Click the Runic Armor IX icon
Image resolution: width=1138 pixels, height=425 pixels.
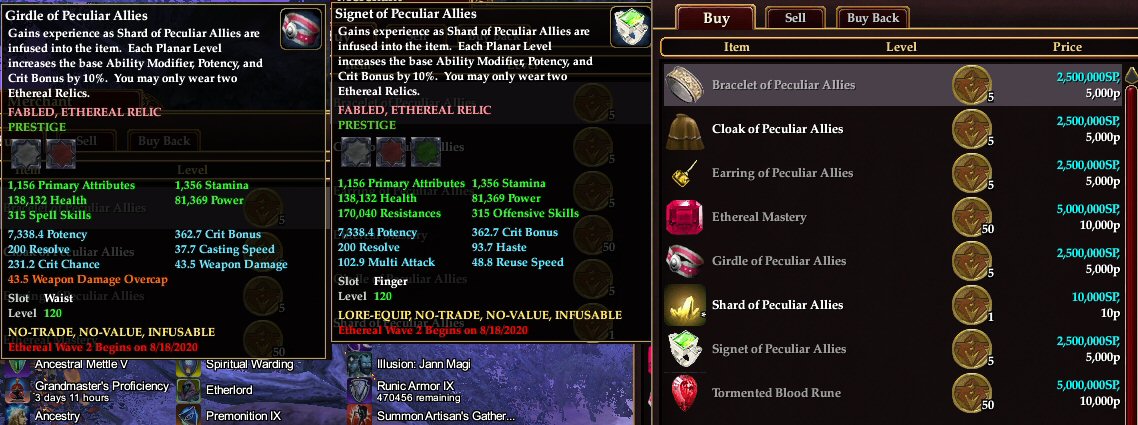[x=360, y=390]
